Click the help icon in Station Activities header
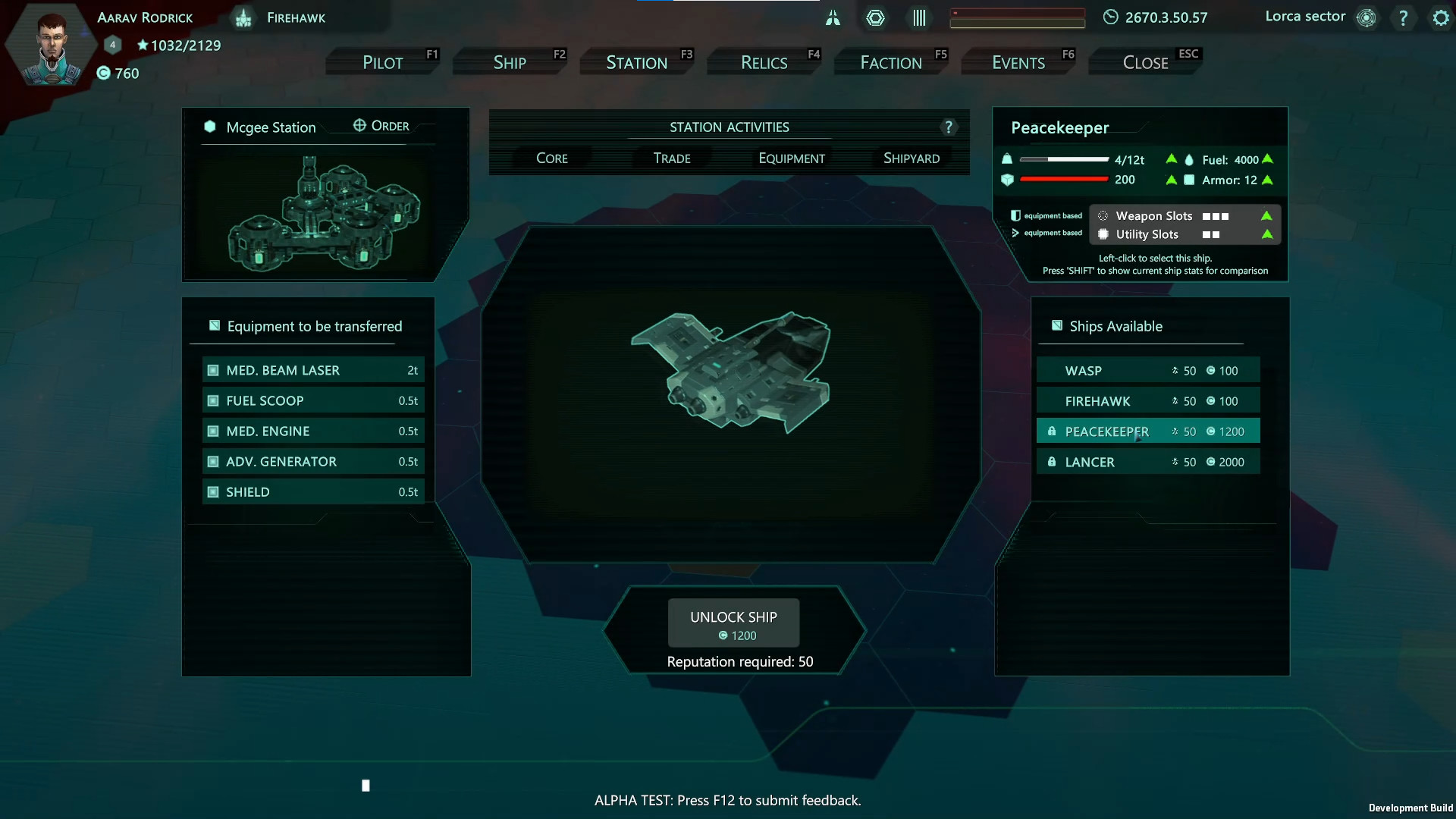Viewport: 1456px width, 819px height. 949,127
